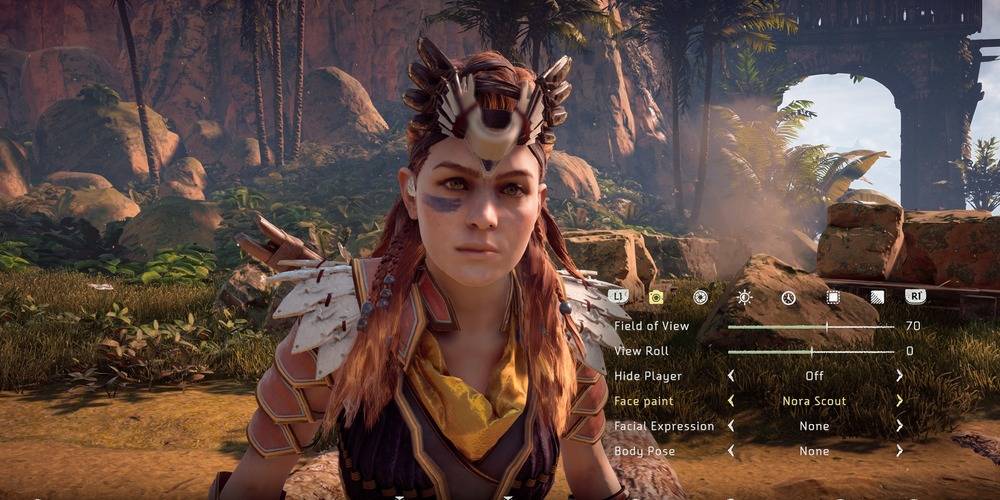Select next Body Pose with right arrow

tap(899, 451)
